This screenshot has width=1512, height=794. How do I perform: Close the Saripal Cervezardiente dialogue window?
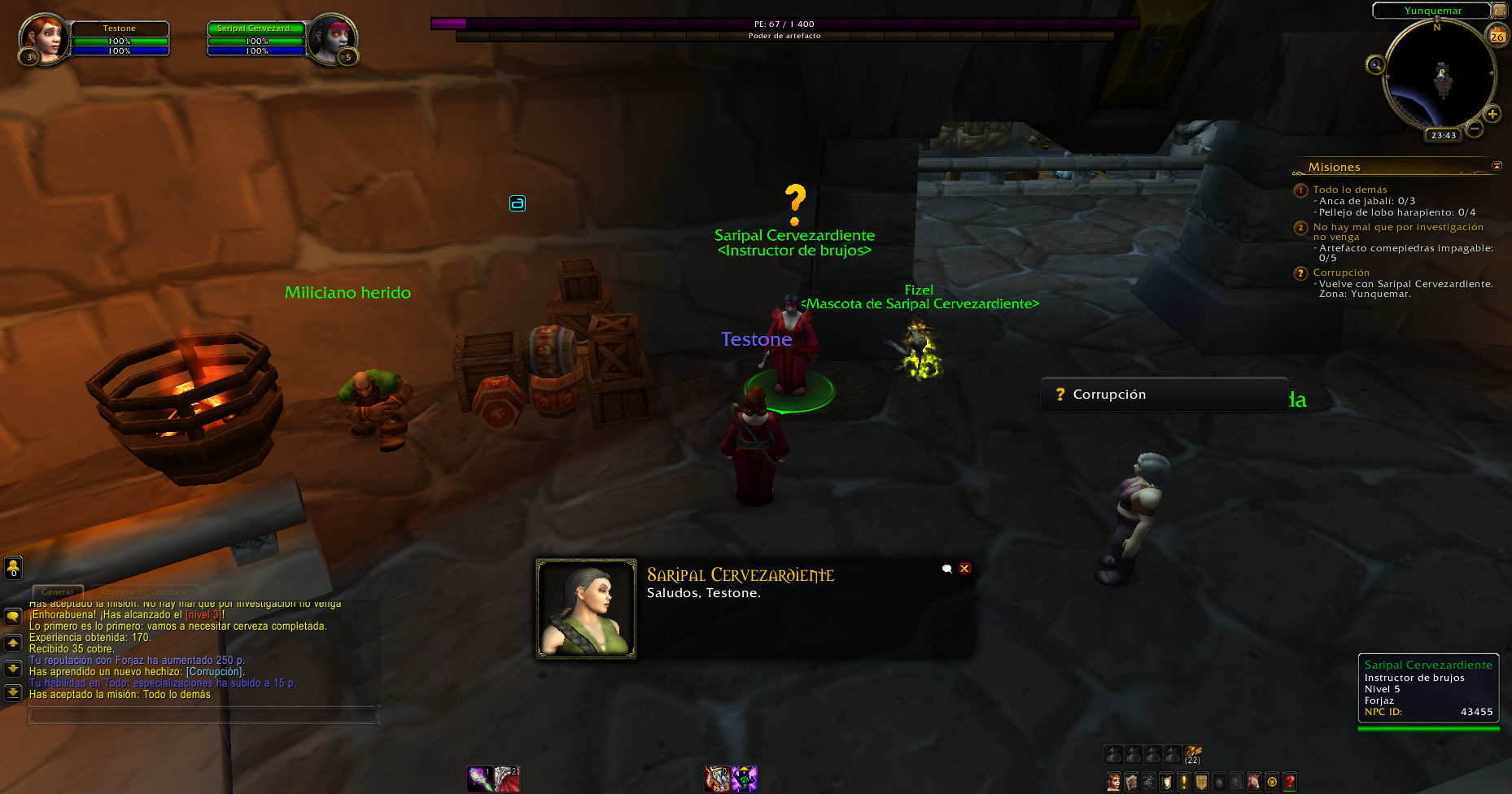pos(964,569)
